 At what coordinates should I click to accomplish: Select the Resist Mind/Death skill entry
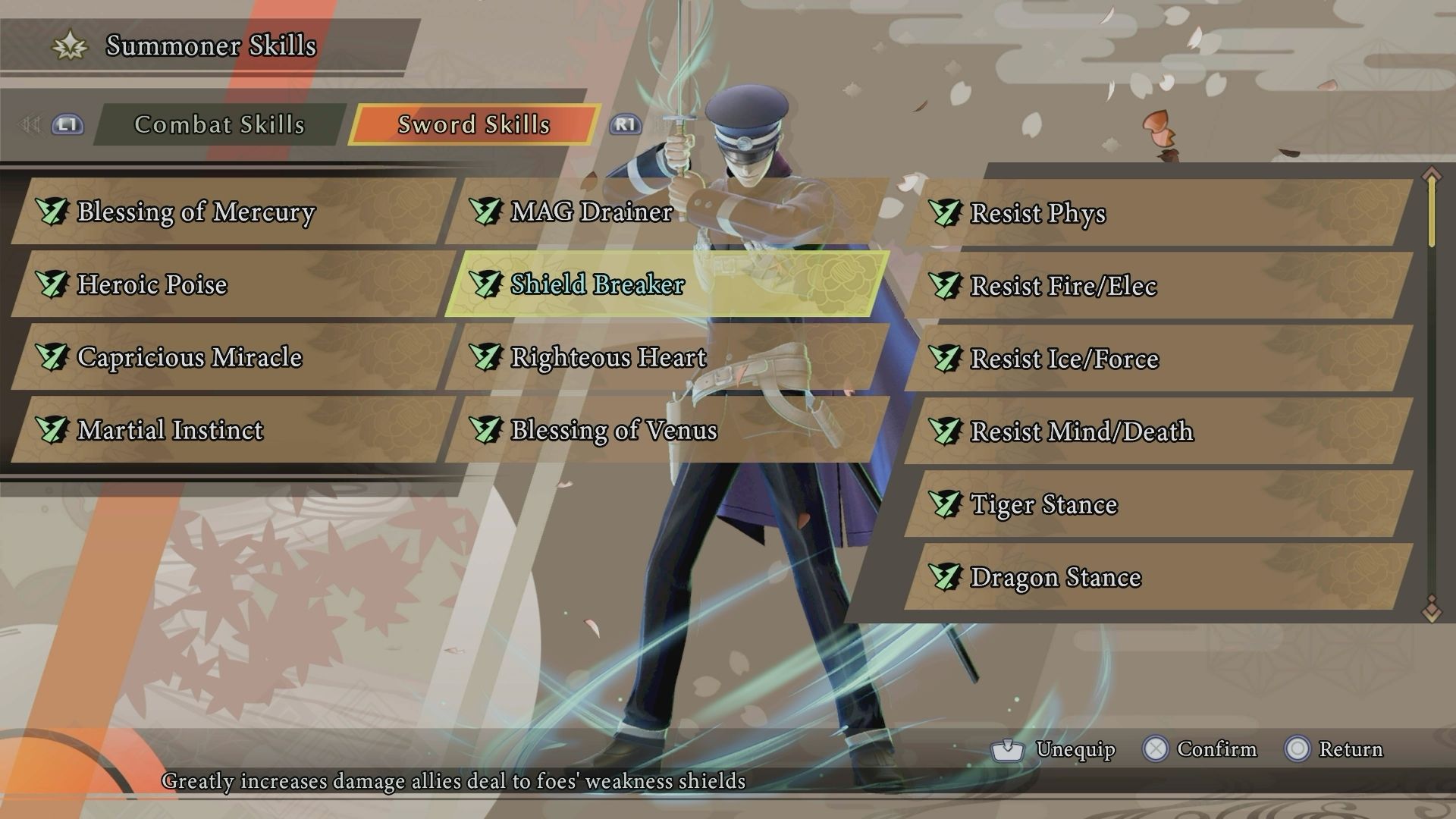click(x=1077, y=430)
